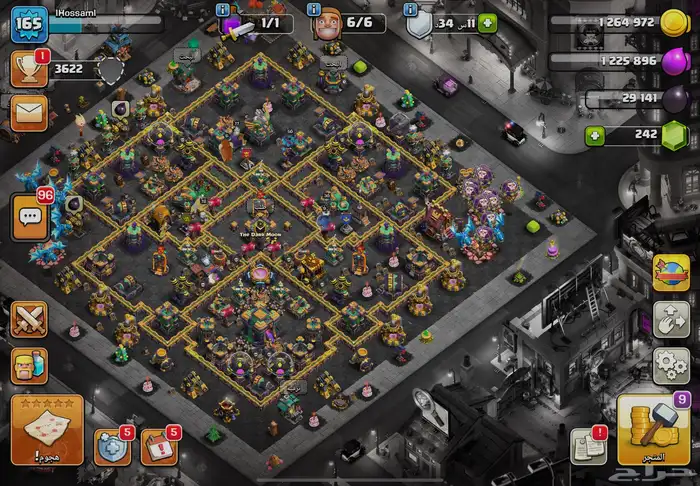Open the Settings gear button
Image resolution: width=700 pixels, height=486 pixels.
coord(671,364)
